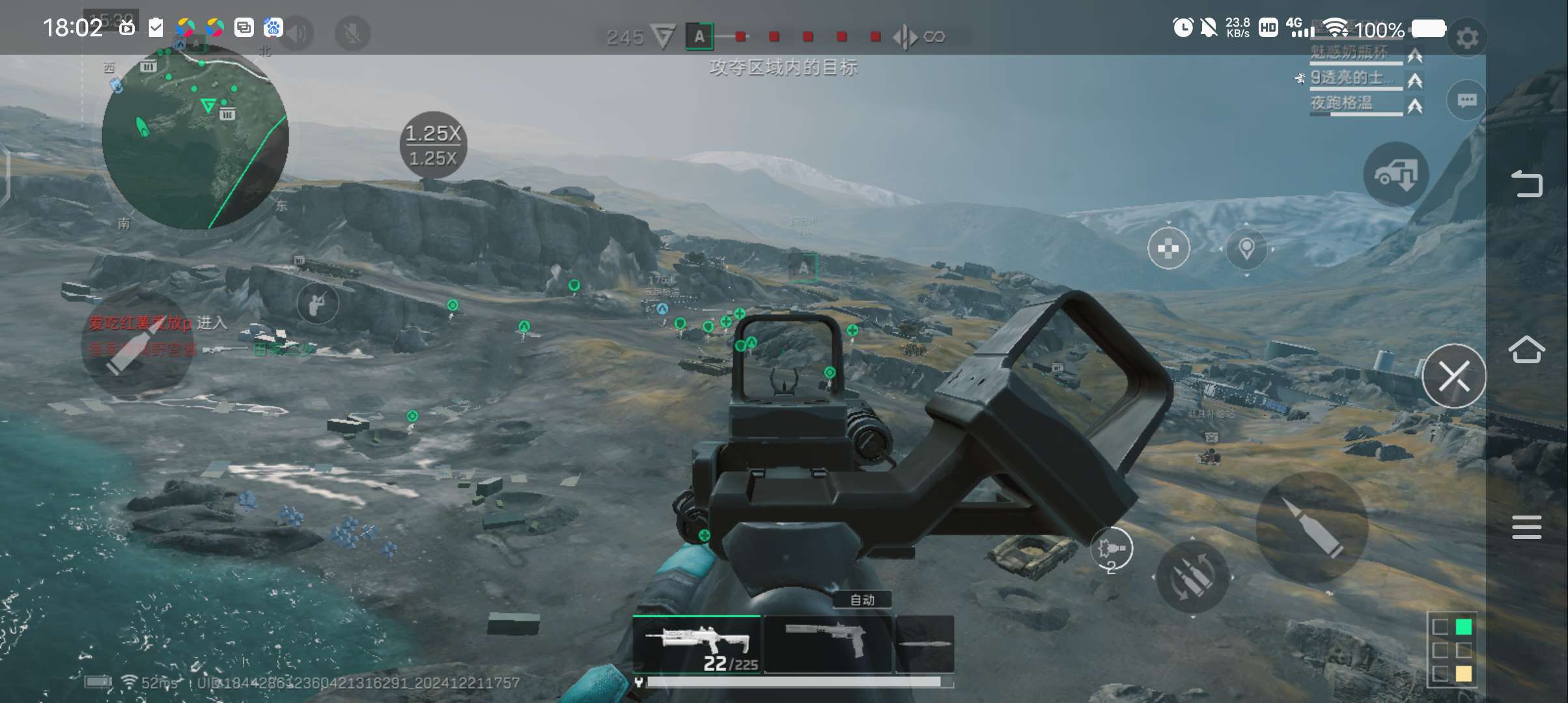Open the chat message bubble
Screen dimensions: 1568x703
tap(1466, 100)
